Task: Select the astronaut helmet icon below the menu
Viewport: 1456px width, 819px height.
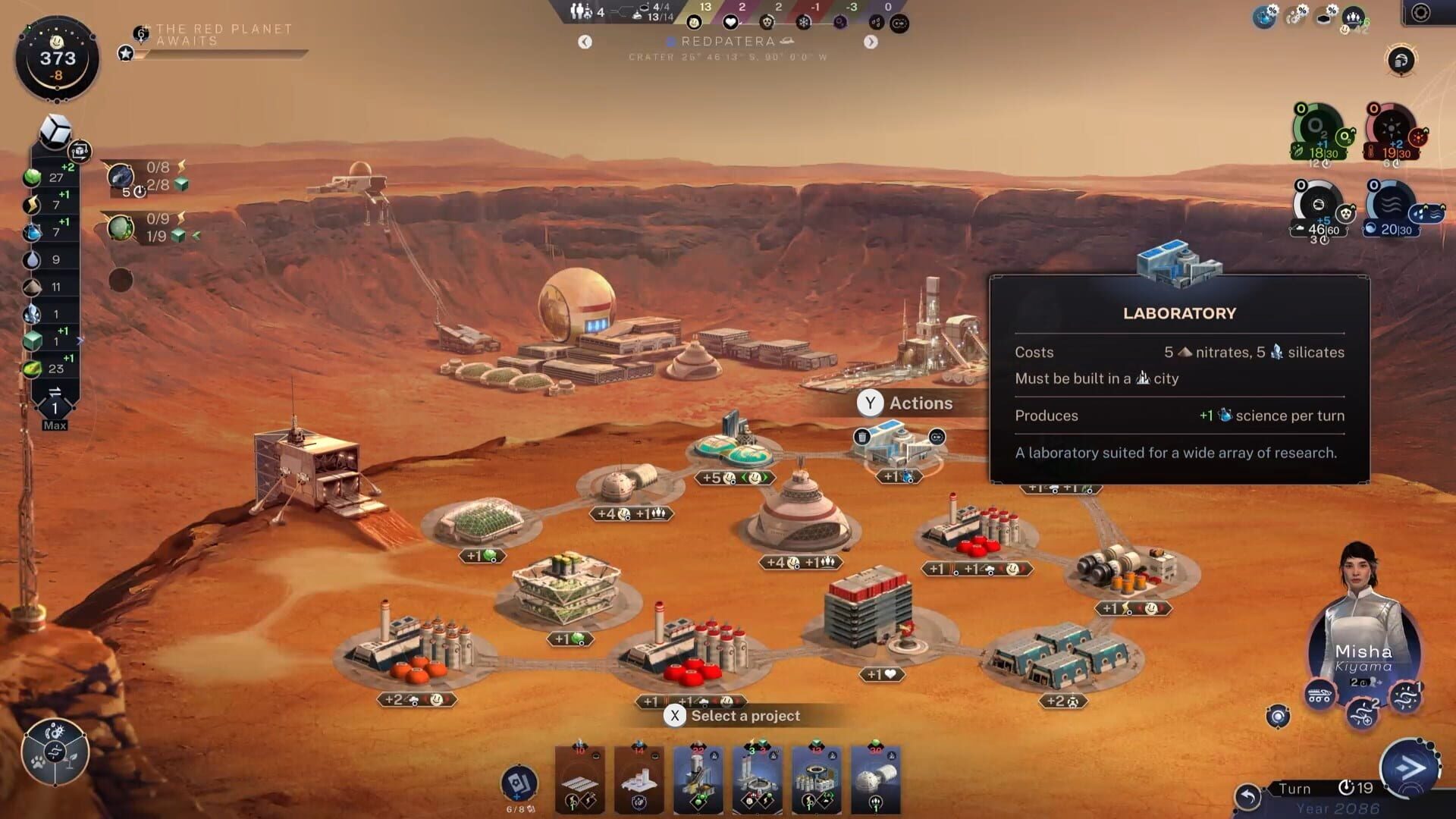Action: 1401,61
